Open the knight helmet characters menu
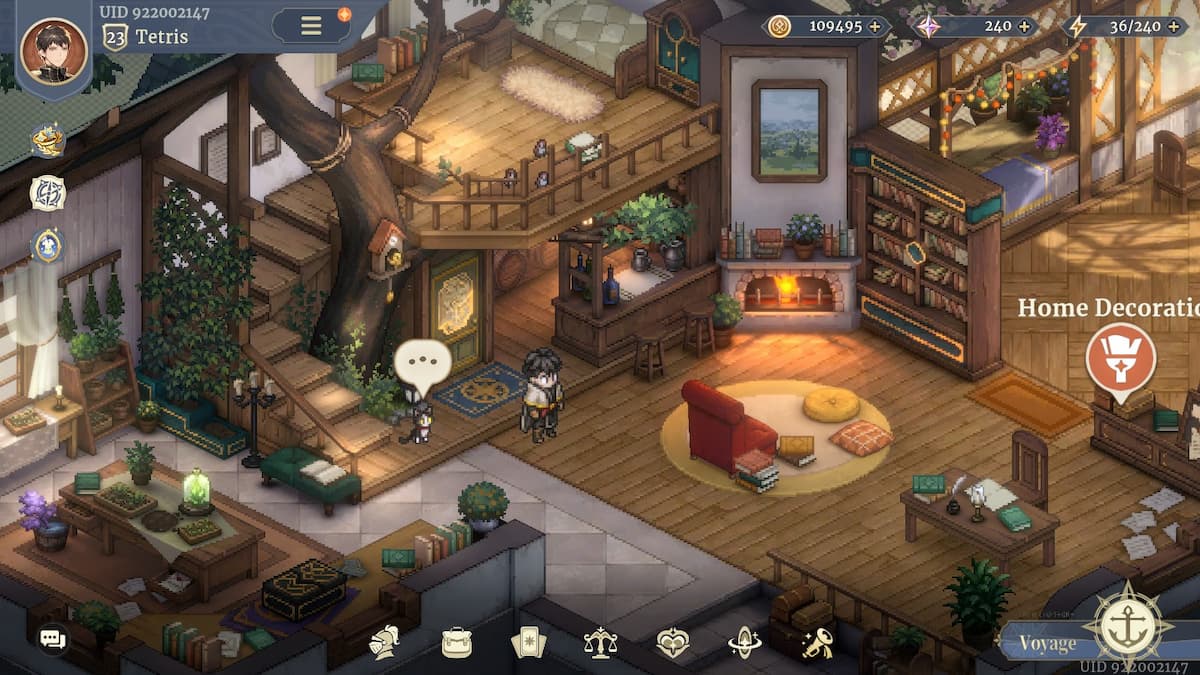 click(x=384, y=641)
